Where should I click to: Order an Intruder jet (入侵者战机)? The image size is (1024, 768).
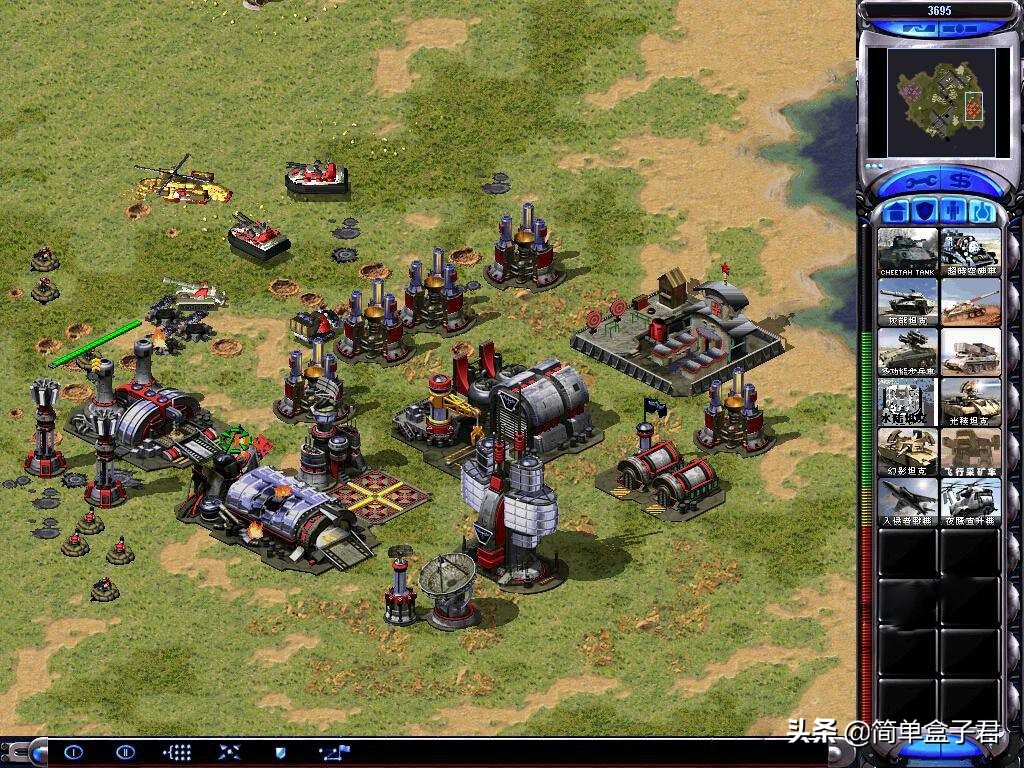(908, 502)
